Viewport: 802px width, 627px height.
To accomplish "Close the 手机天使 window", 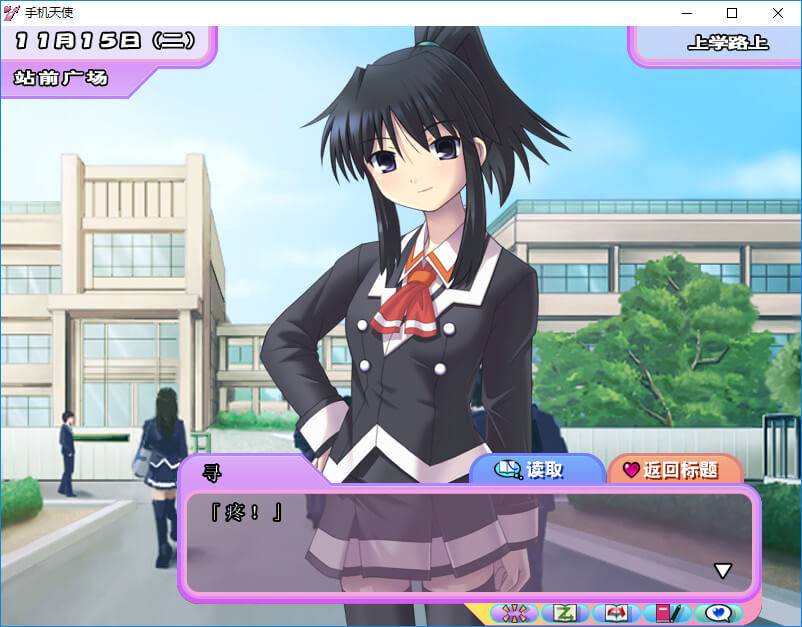I will pos(778,13).
